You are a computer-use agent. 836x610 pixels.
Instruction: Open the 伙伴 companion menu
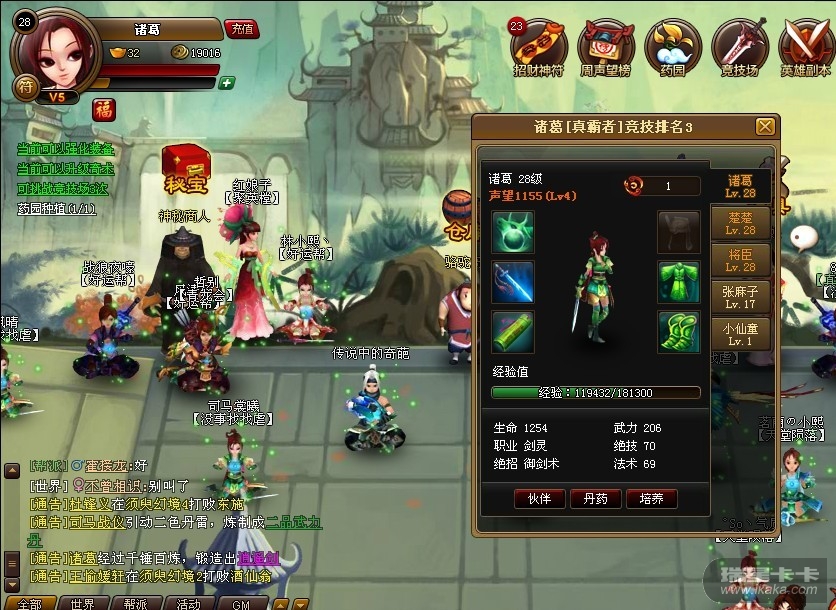click(539, 498)
